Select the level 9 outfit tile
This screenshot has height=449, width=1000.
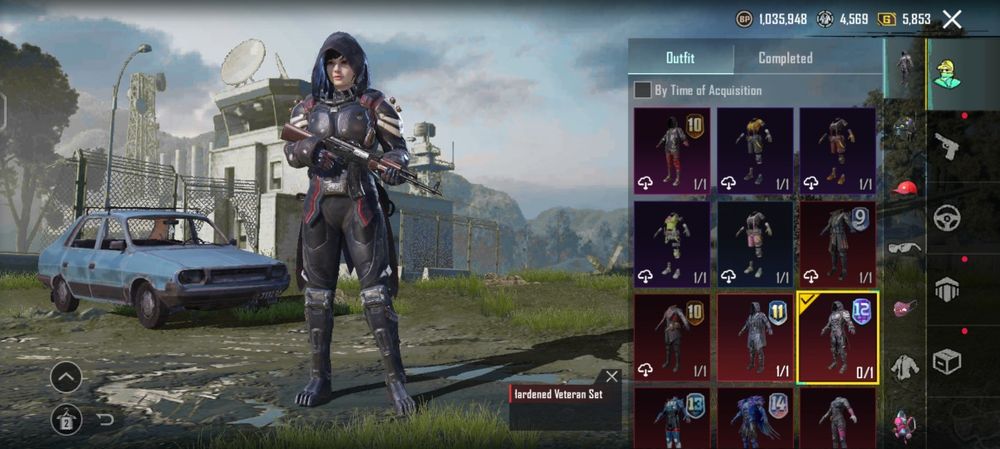click(x=837, y=244)
